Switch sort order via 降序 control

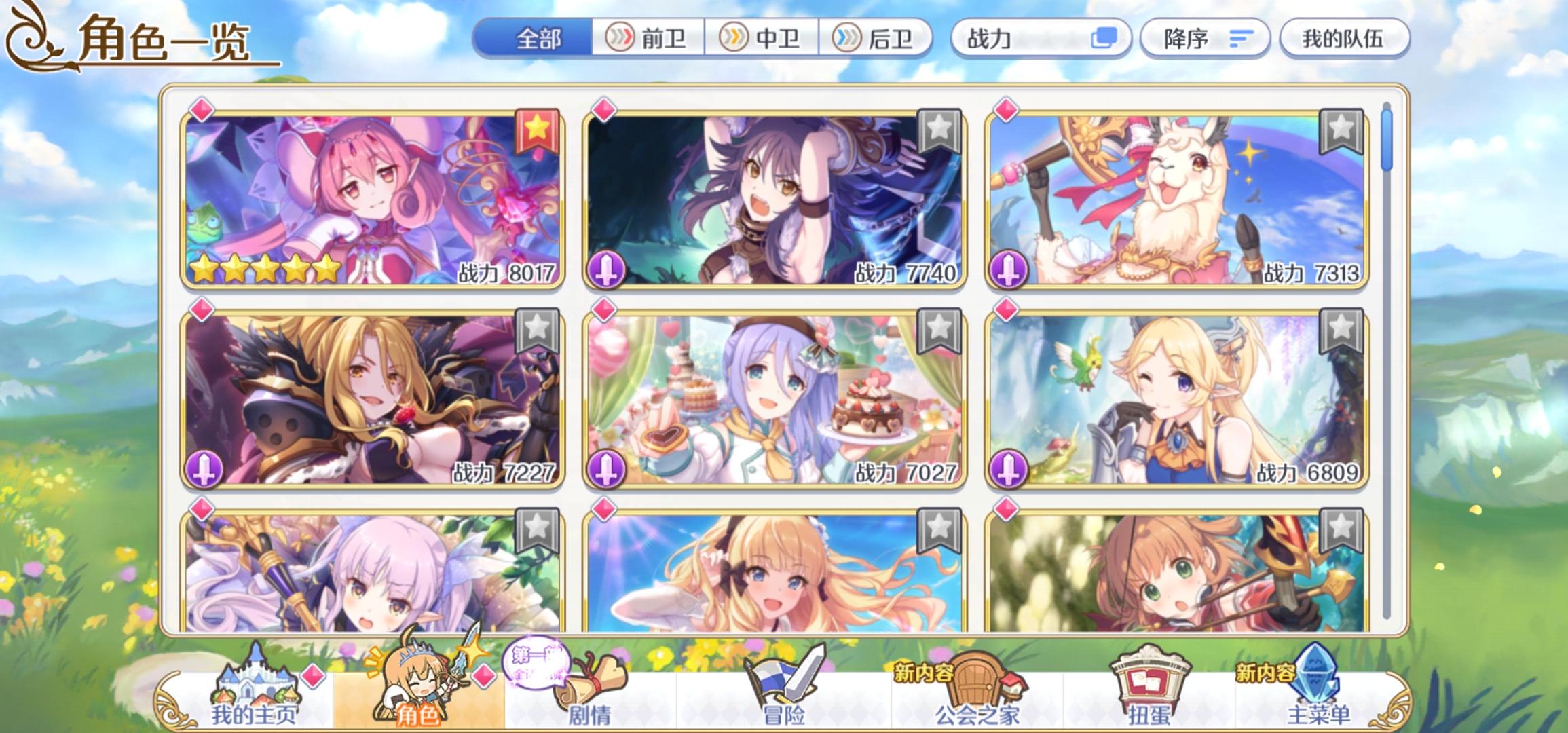point(1206,39)
